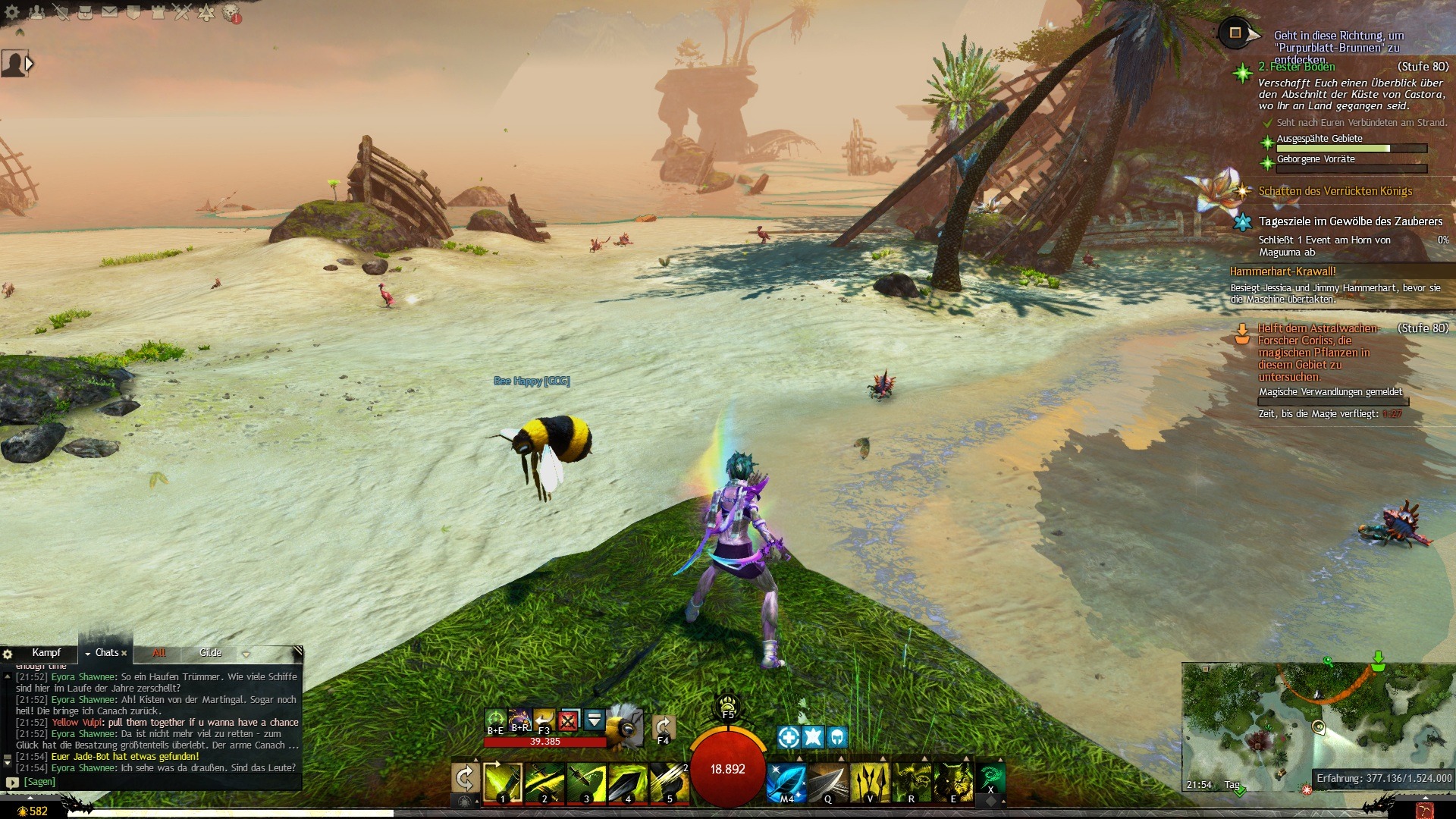Expand the party portrait arrow
The image size is (1456, 819).
30,64
